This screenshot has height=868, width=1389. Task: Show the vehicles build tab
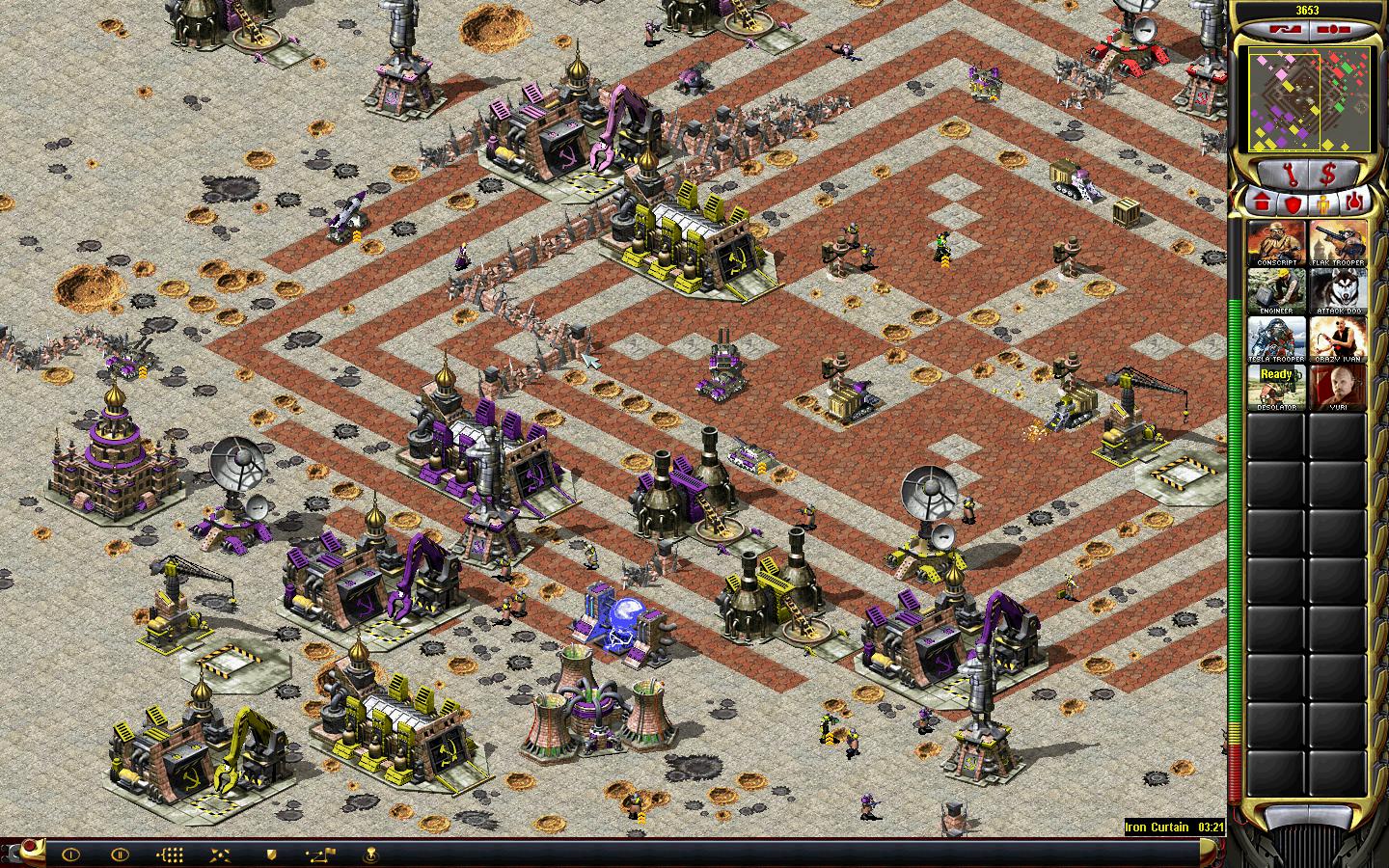click(1354, 203)
